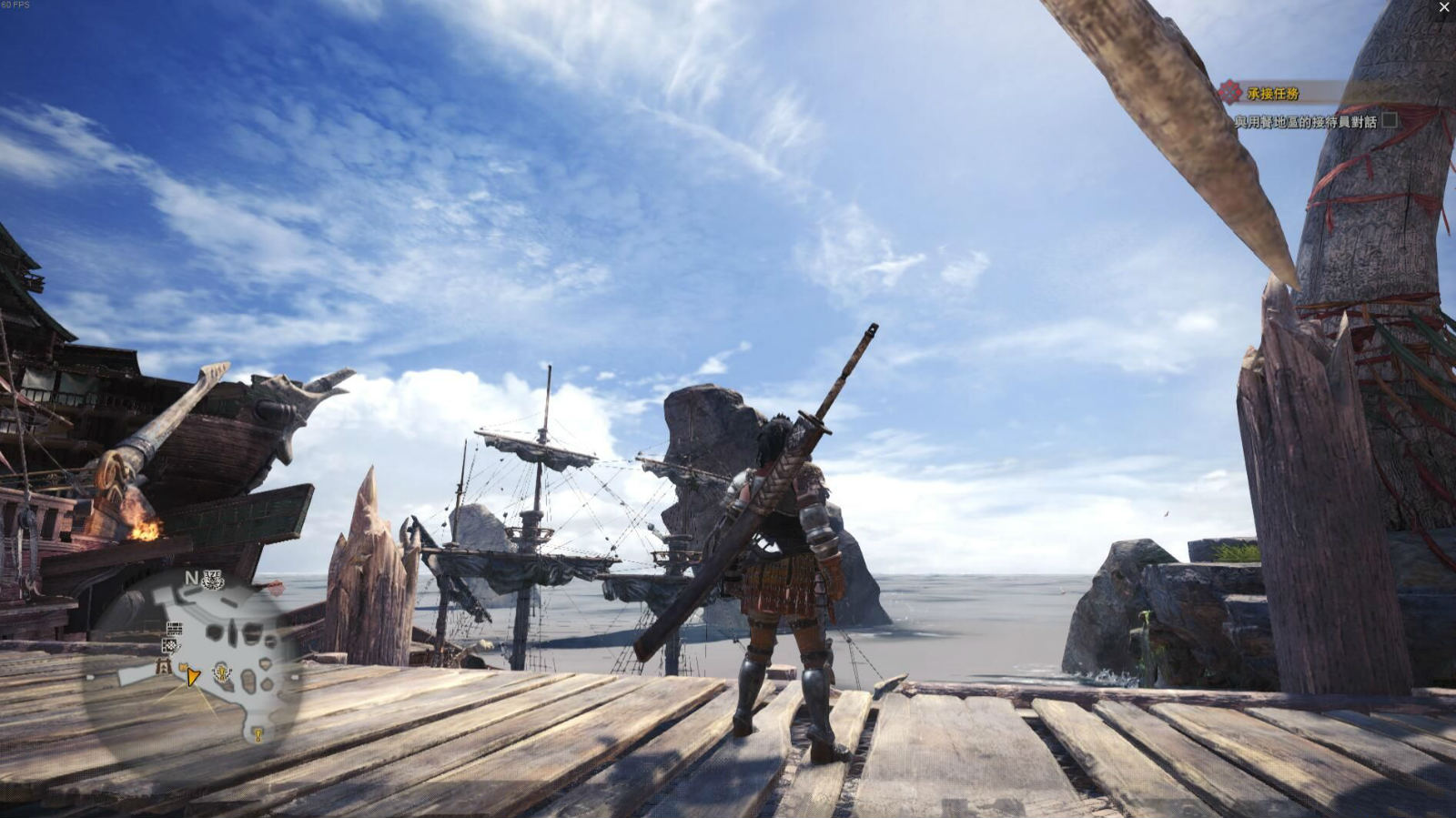Image resolution: width=1456 pixels, height=818 pixels.
Task: Pick the lone gold marker at the minimap's southern tip
Action: (x=258, y=733)
